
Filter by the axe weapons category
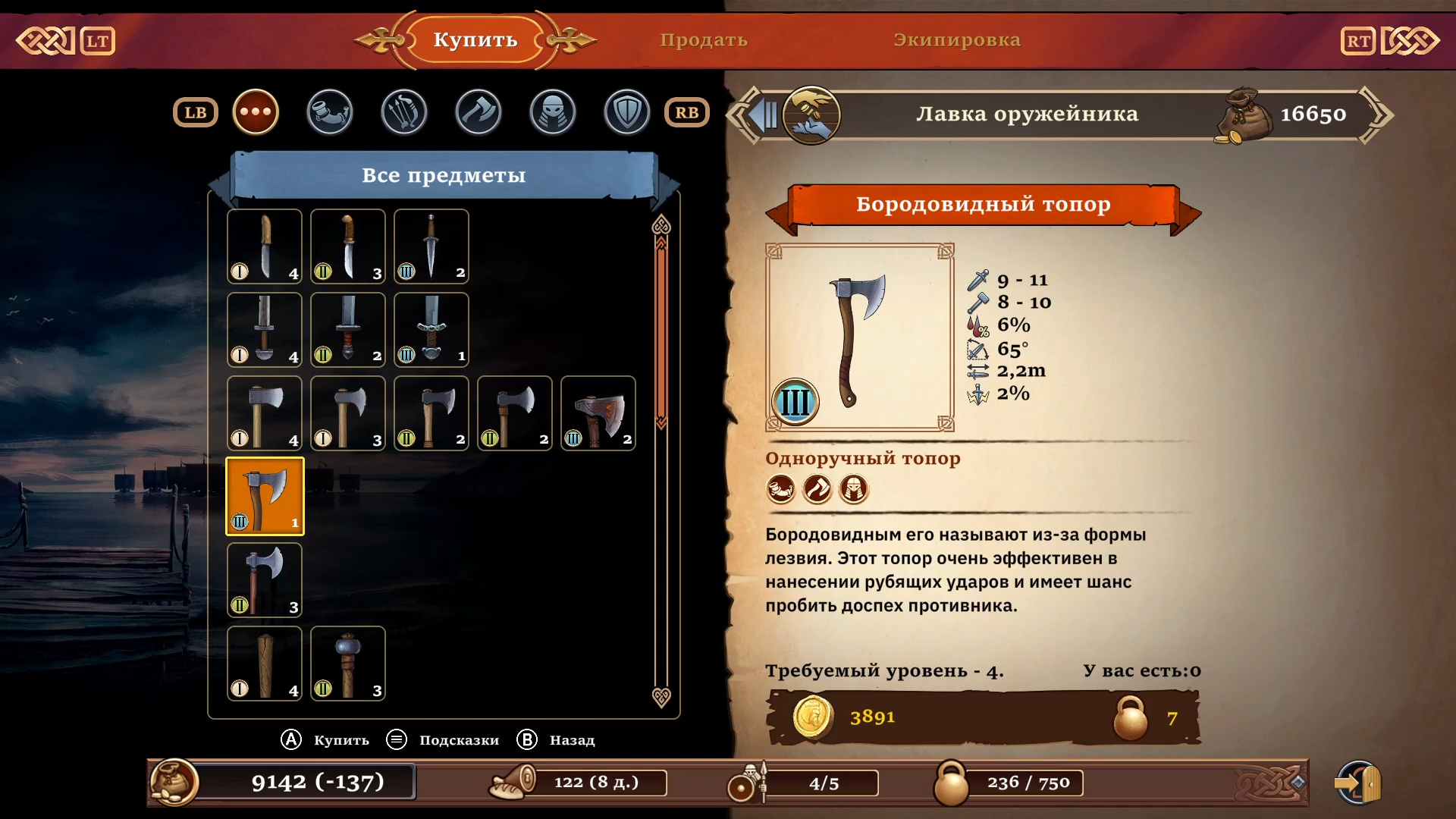click(479, 112)
